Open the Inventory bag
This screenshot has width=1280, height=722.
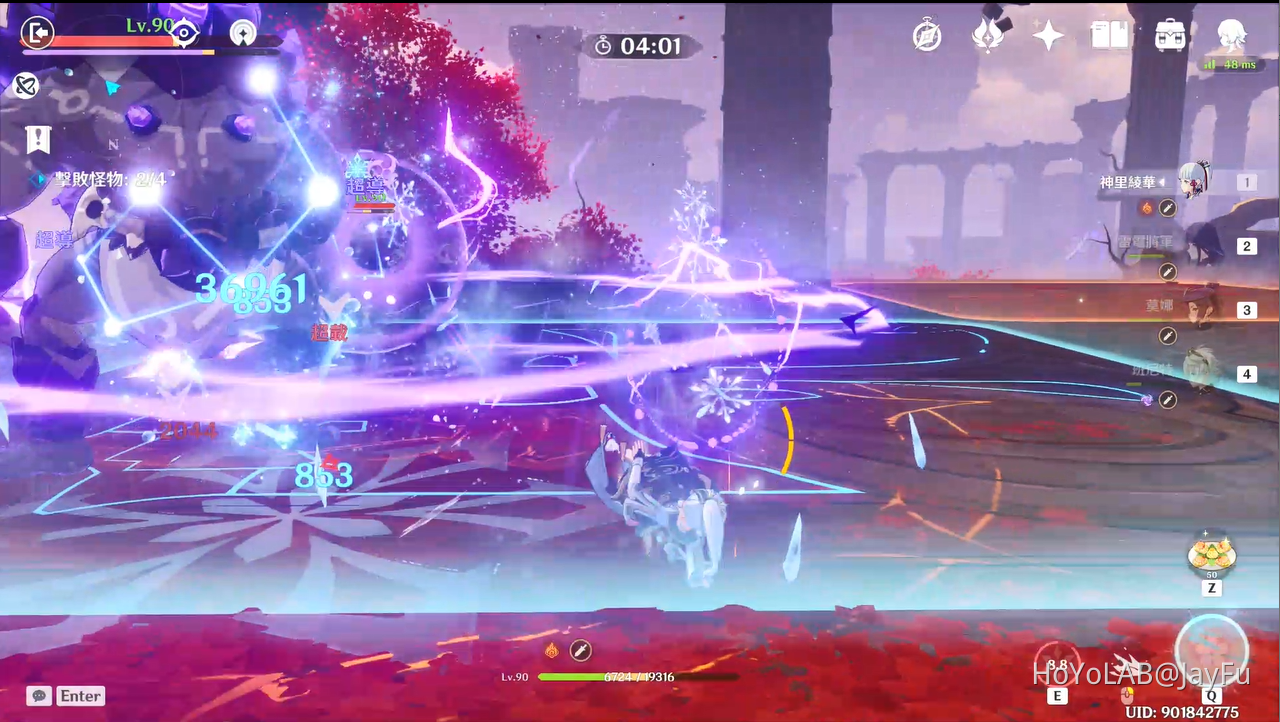tap(1169, 35)
